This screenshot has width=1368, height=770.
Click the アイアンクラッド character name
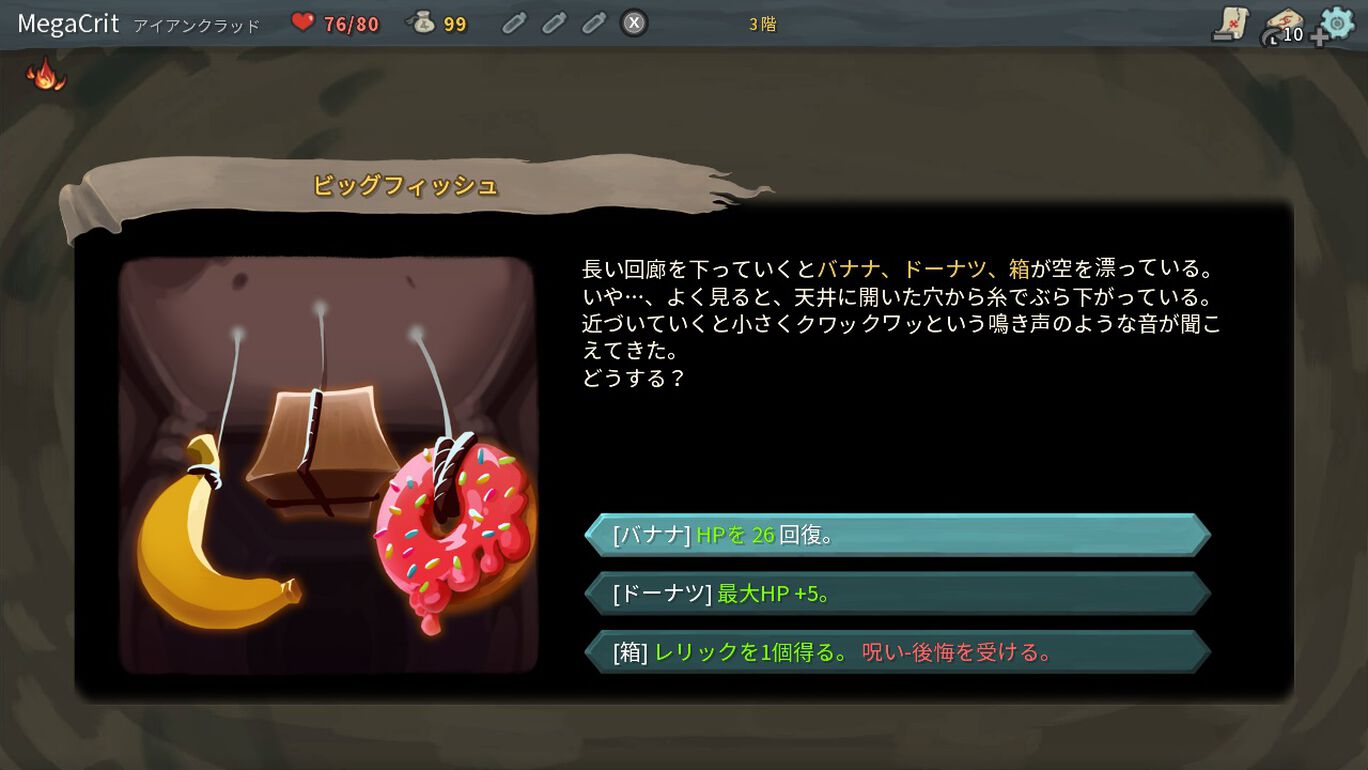[195, 24]
